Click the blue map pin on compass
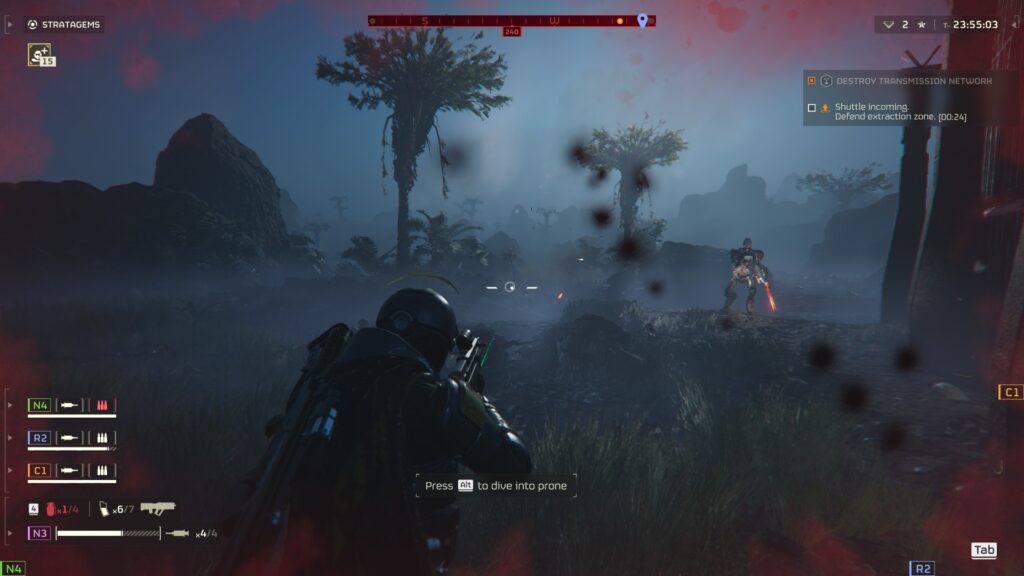The height and width of the screenshot is (576, 1024). tap(642, 20)
